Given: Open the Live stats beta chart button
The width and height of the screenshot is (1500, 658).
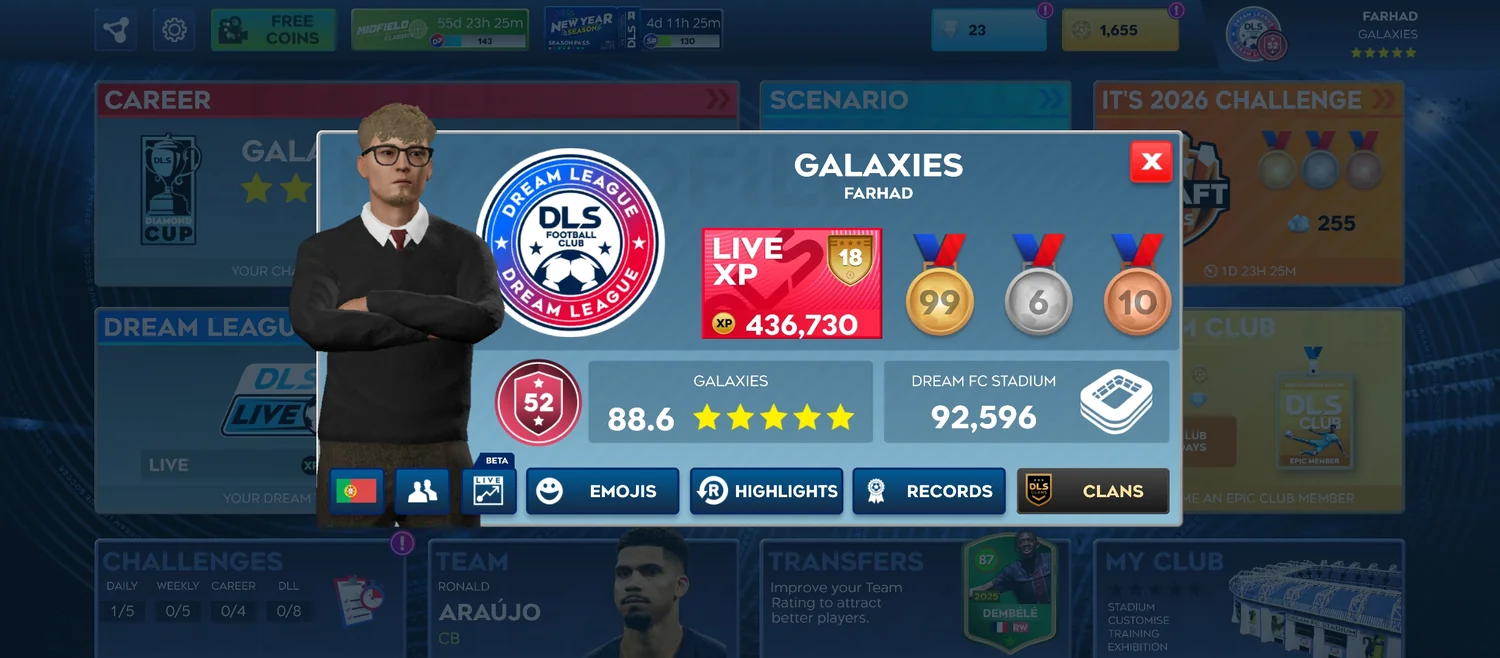Looking at the screenshot, I should 488,491.
